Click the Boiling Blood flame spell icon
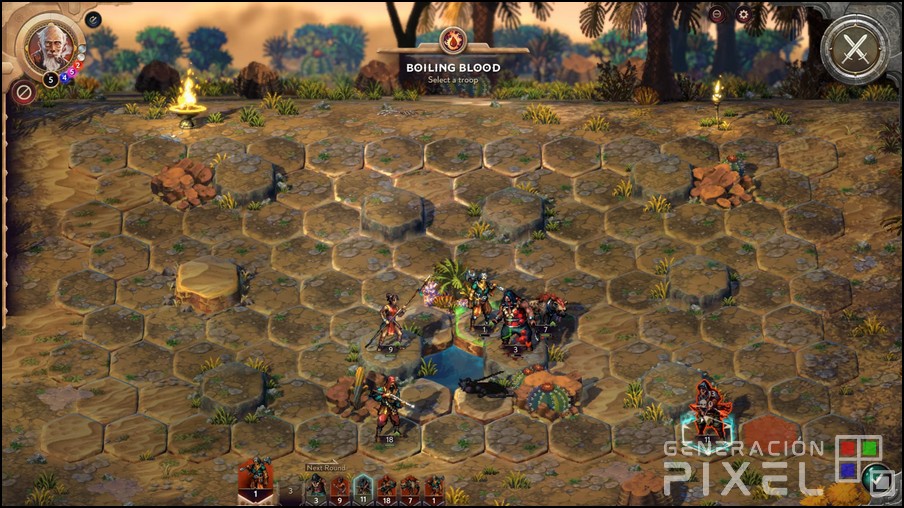The image size is (904, 508). 453,41
